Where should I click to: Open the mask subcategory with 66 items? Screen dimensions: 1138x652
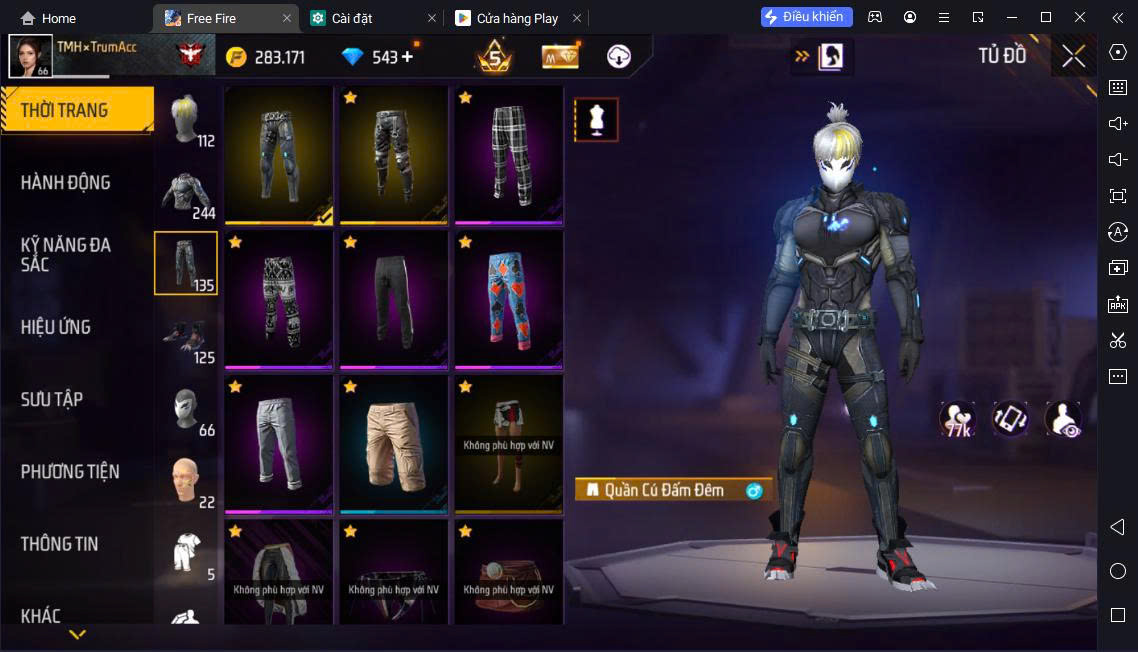pos(187,408)
